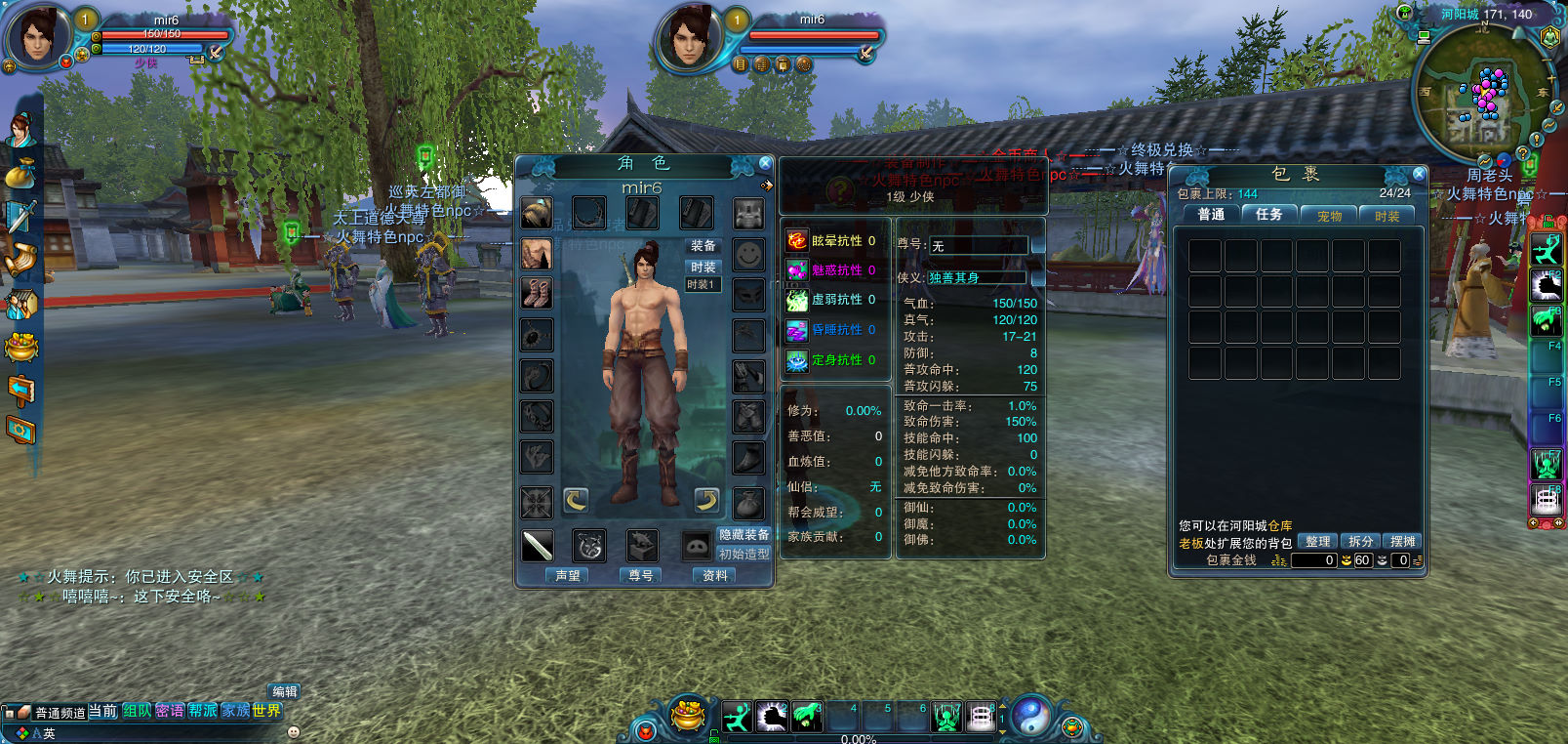Viewport: 1568px width, 744px height.
Task: Click the yin-yang orb on the hotbar
Action: tap(1028, 716)
